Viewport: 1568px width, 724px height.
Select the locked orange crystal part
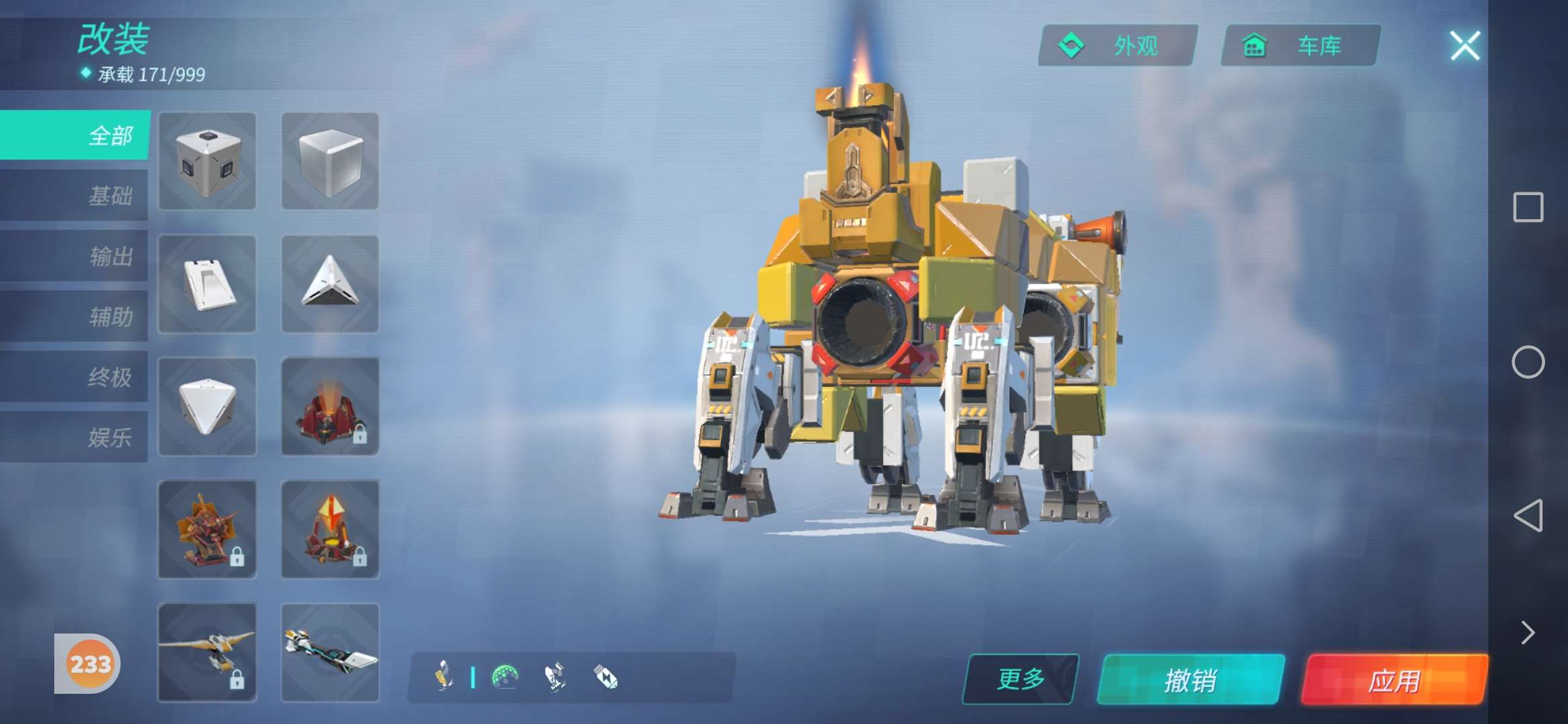[x=330, y=529]
